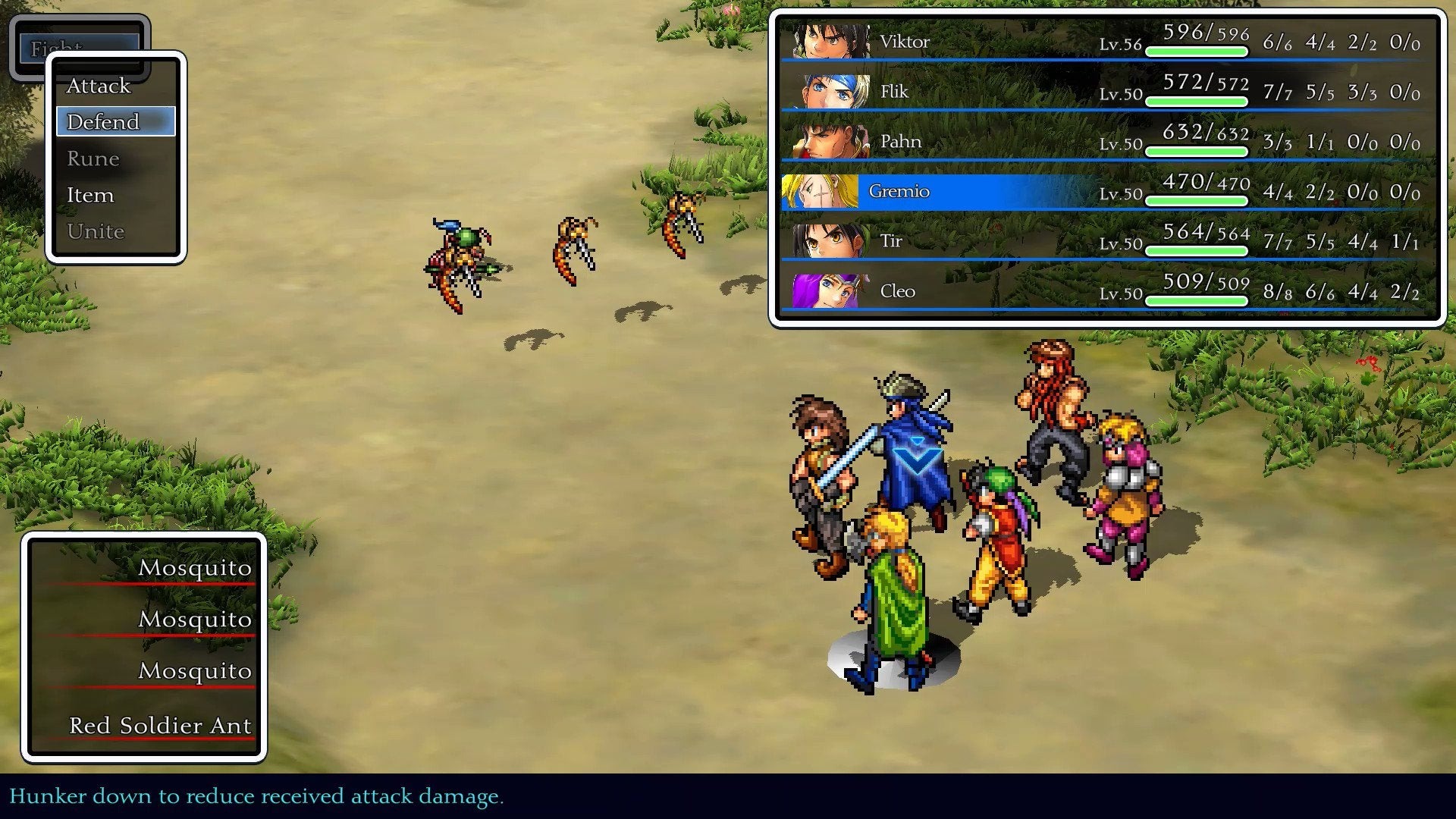Select the first Mosquito entry
This screenshot has height=819, width=1456.
point(196,568)
